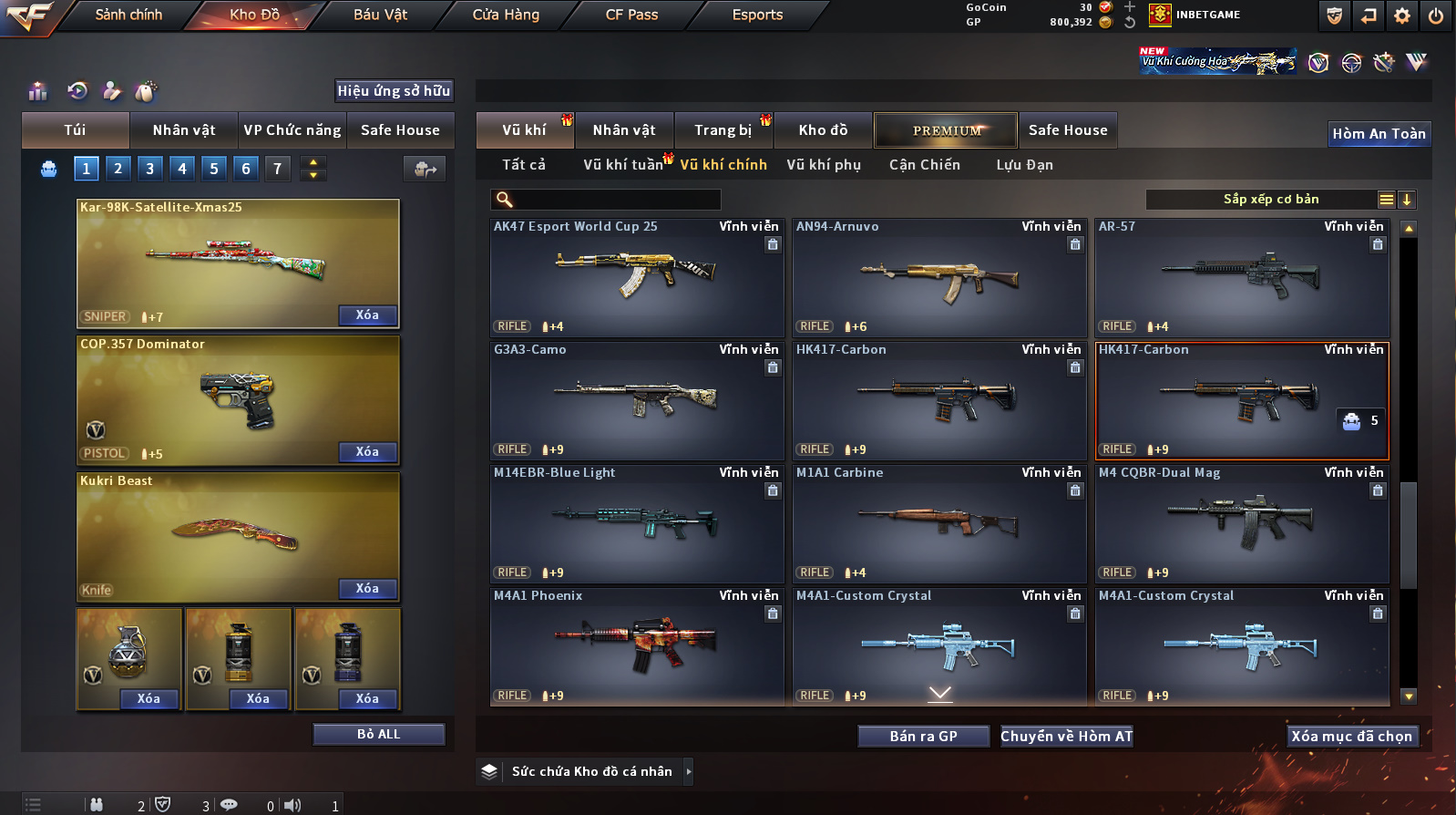Open the CF Pass page
1456x815 pixels.
point(631,15)
